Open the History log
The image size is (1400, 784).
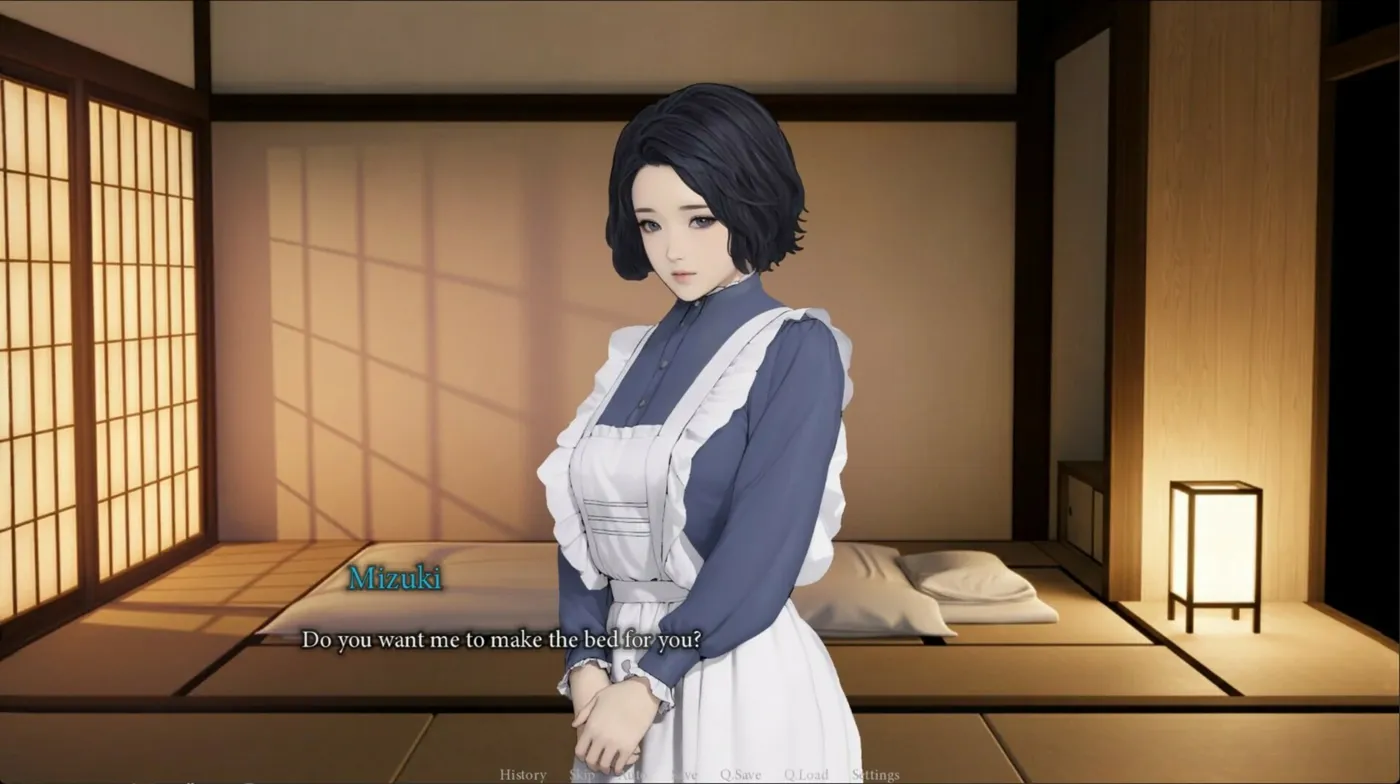point(522,775)
